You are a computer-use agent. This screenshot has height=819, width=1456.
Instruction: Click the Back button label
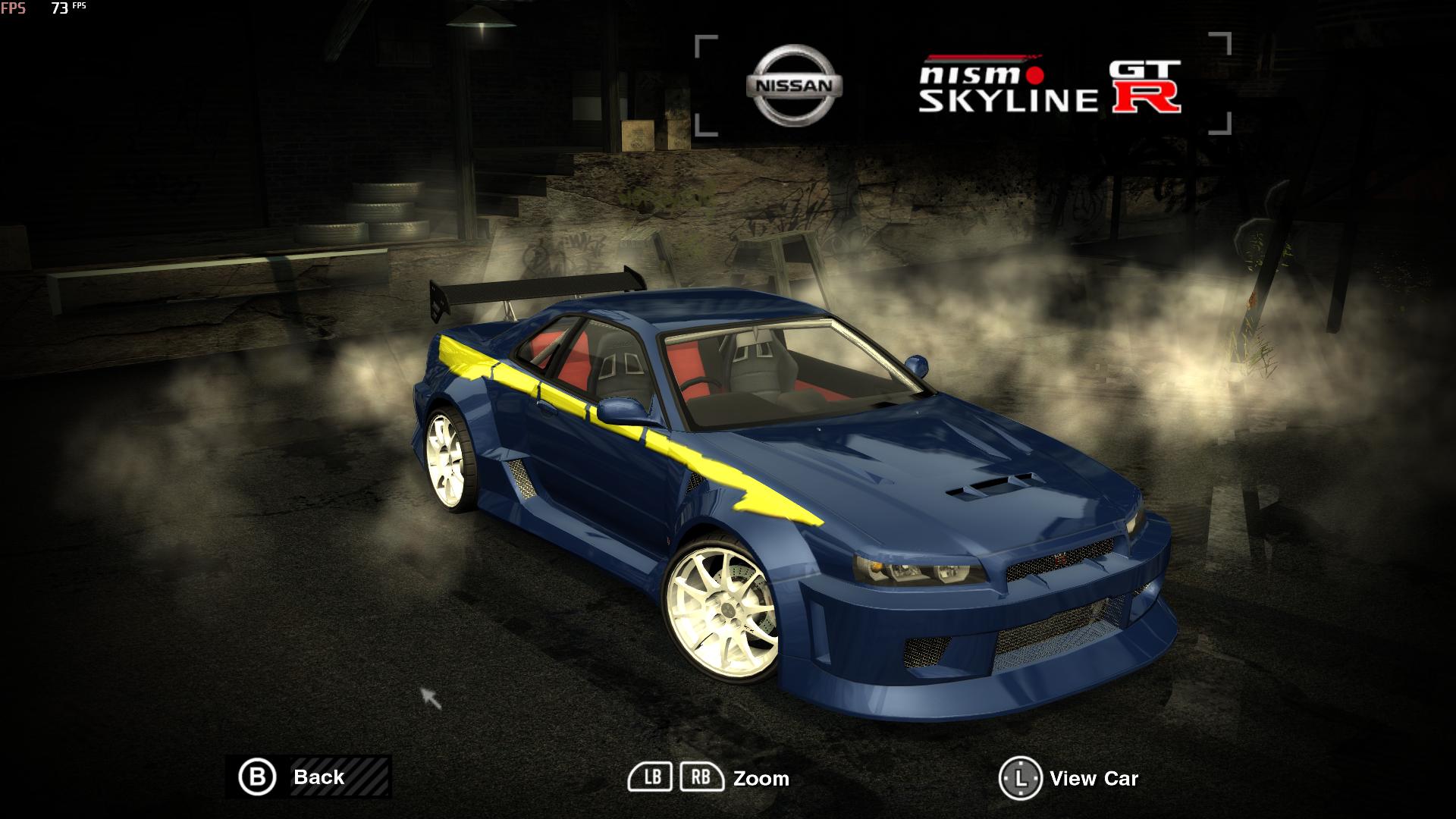tap(318, 777)
